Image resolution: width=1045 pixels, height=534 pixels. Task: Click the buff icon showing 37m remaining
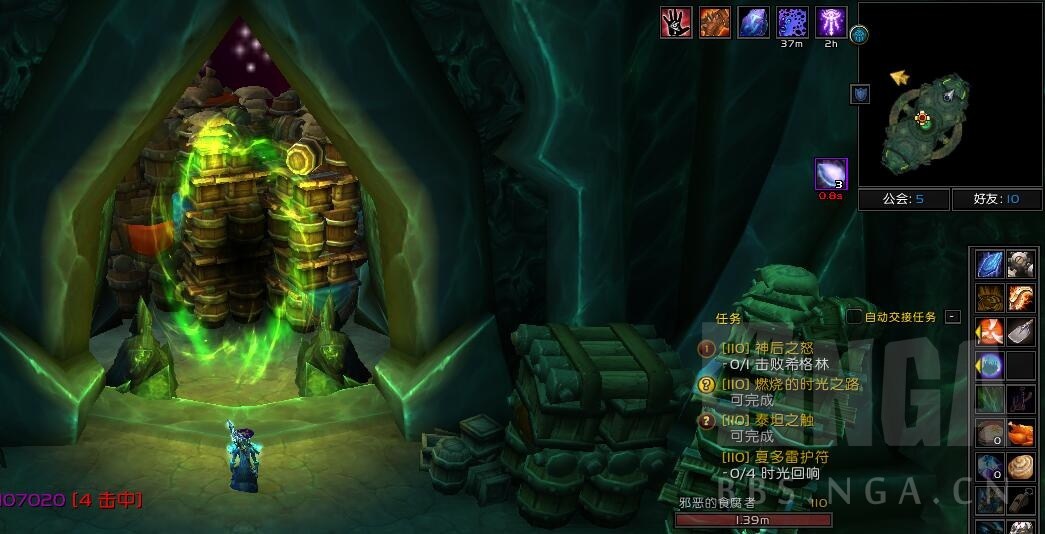pos(793,22)
